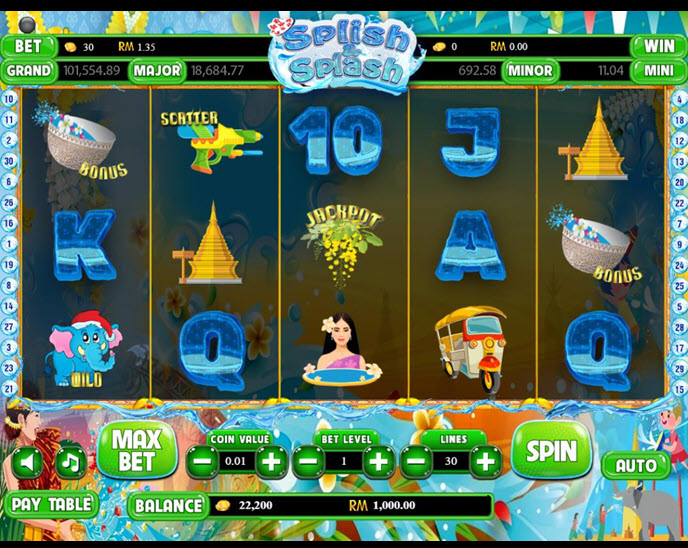The width and height of the screenshot is (688, 548).
Task: Add more lines with plus
Action: pyautogui.click(x=485, y=461)
